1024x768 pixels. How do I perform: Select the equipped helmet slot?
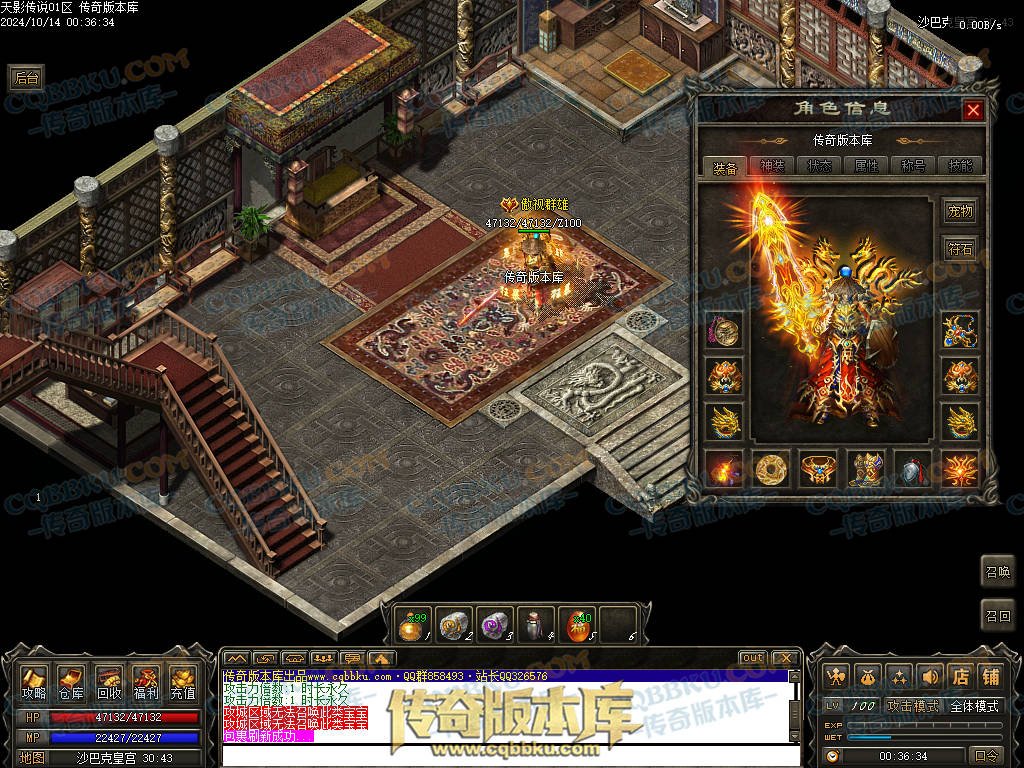point(913,468)
